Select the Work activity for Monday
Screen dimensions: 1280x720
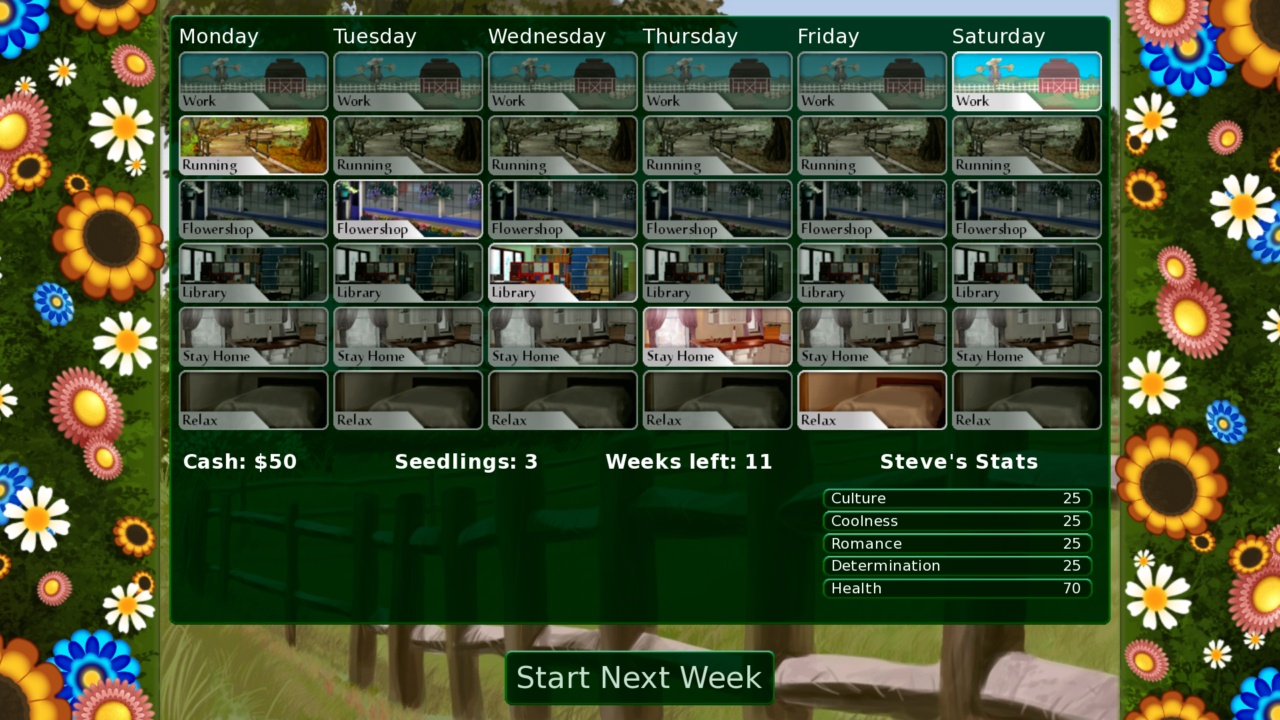pyautogui.click(x=253, y=81)
